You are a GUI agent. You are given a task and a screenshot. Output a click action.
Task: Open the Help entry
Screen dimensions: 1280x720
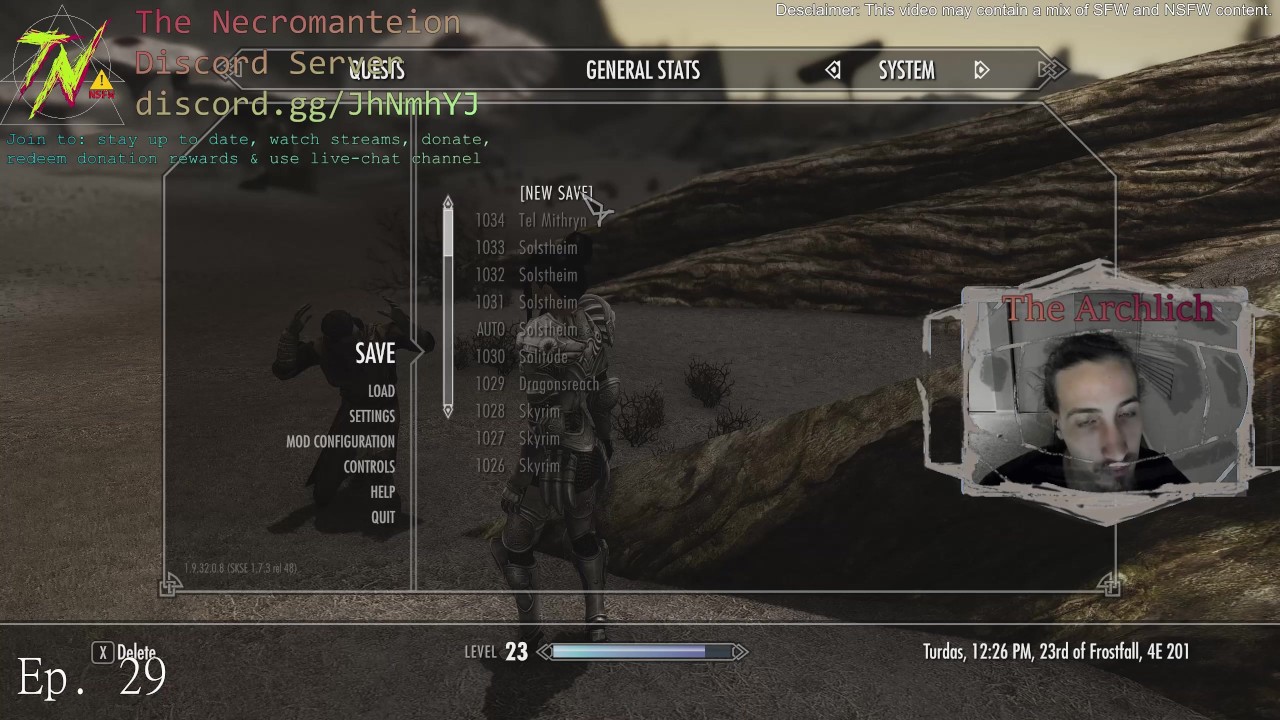382,492
